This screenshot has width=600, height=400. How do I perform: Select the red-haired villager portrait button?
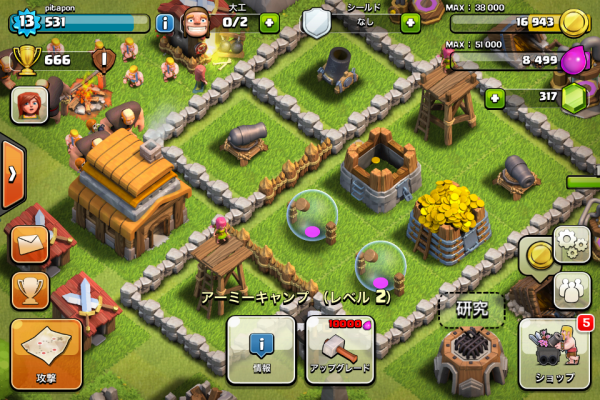tap(29, 105)
